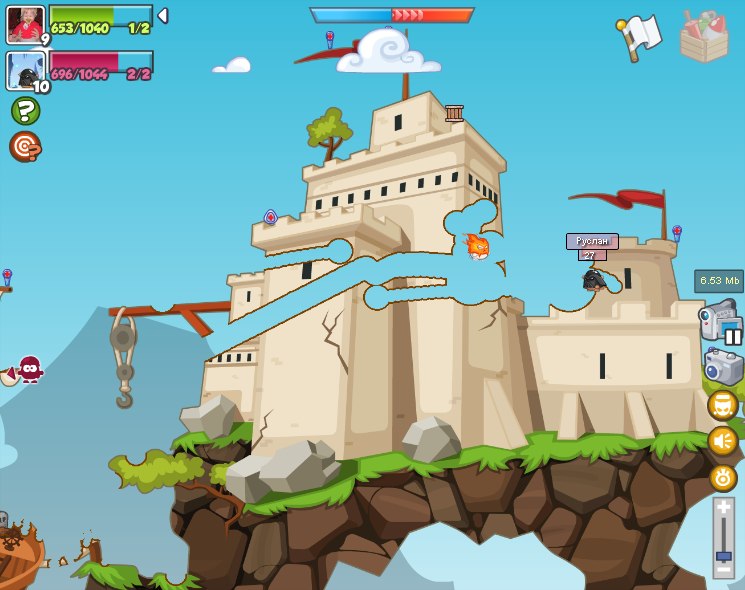Zoom out with the minus button
Screen dimensions: 745x590
click(x=724, y=568)
